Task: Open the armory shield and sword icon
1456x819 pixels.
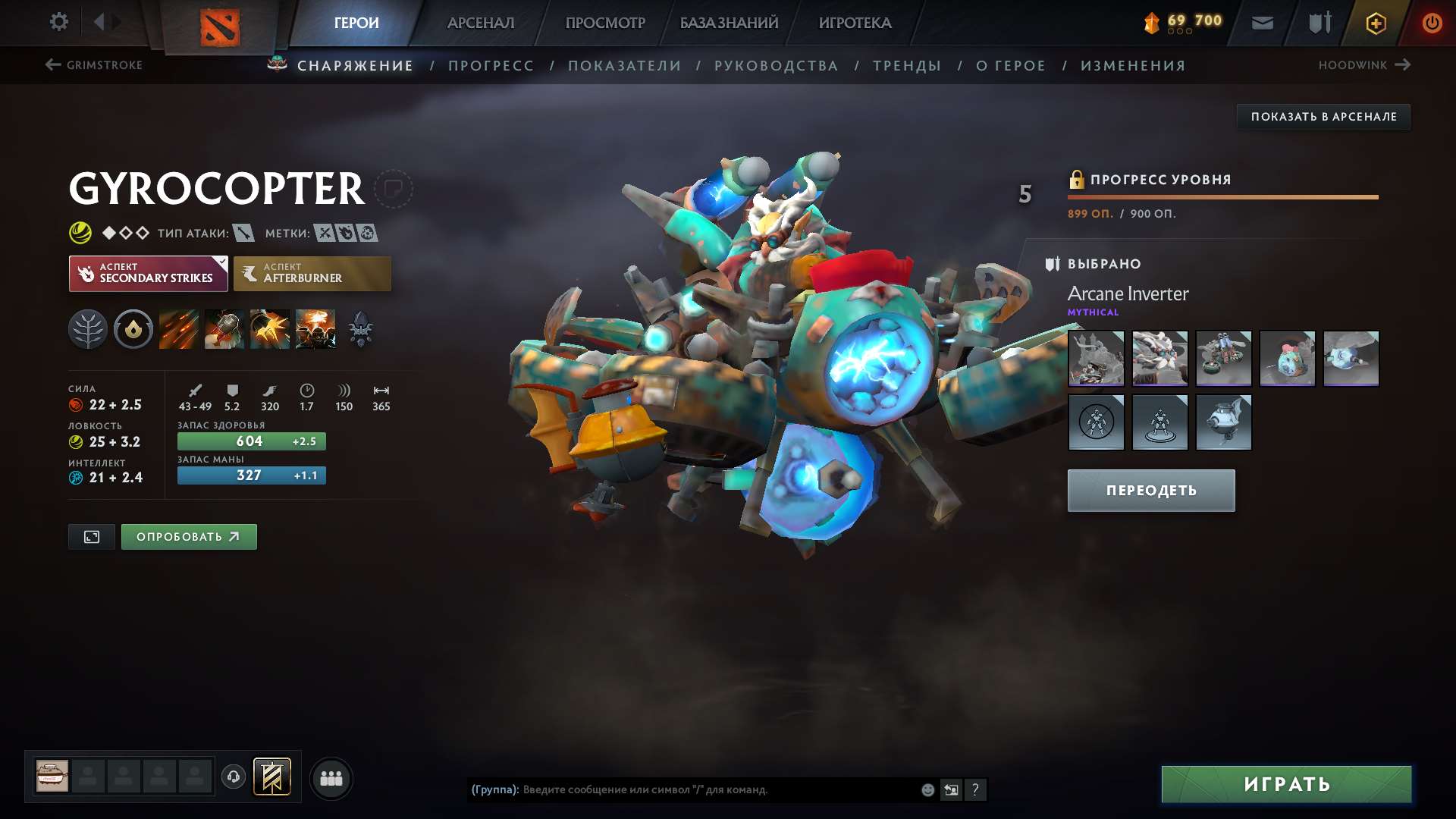Action: (1318, 22)
